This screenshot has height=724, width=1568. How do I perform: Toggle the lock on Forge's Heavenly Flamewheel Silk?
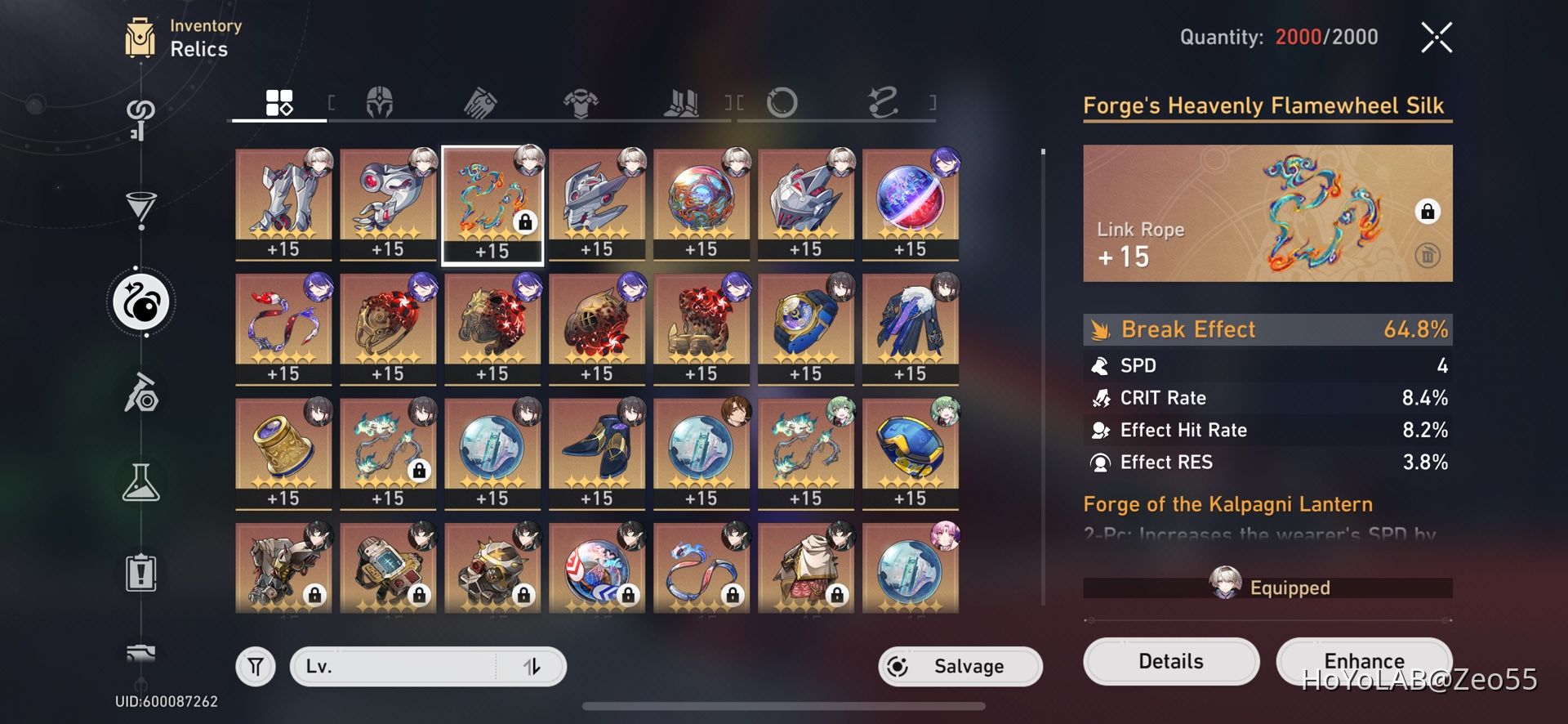[1428, 212]
